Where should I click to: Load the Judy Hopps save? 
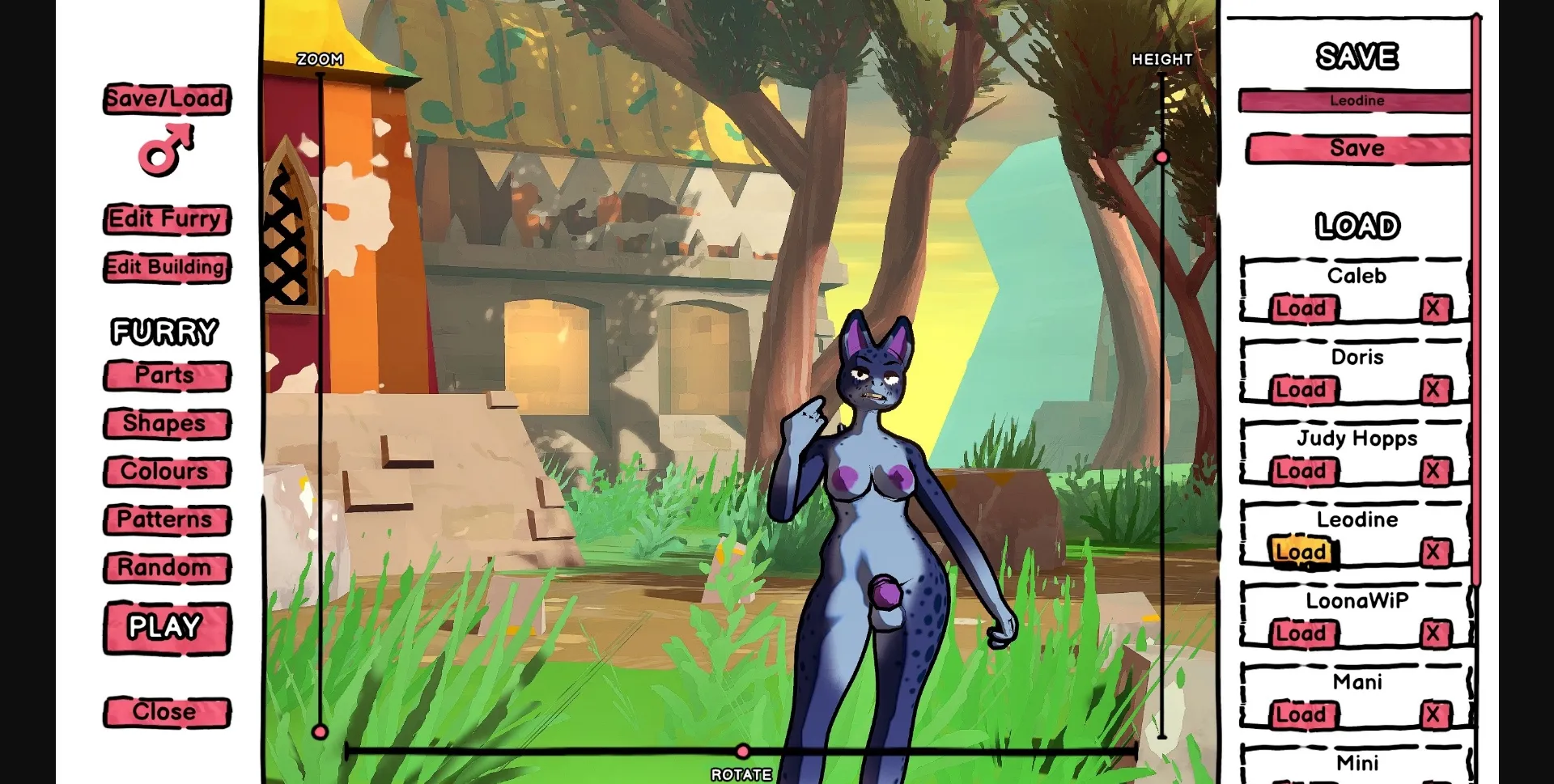click(x=1303, y=471)
